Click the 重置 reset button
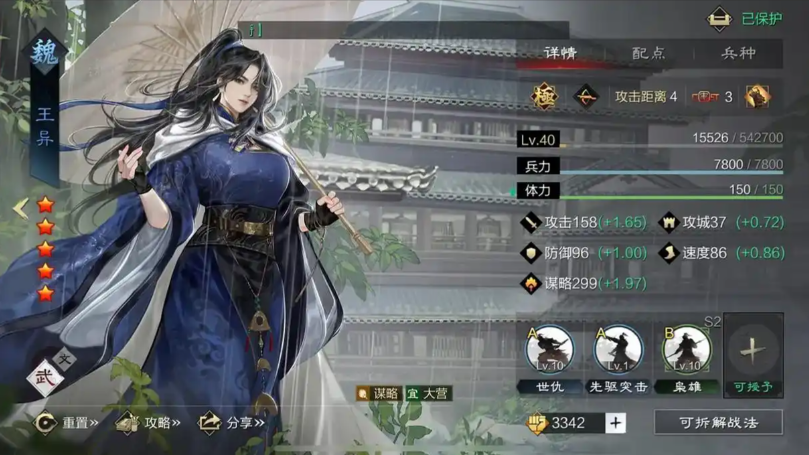The width and height of the screenshot is (809, 455). (x=68, y=423)
